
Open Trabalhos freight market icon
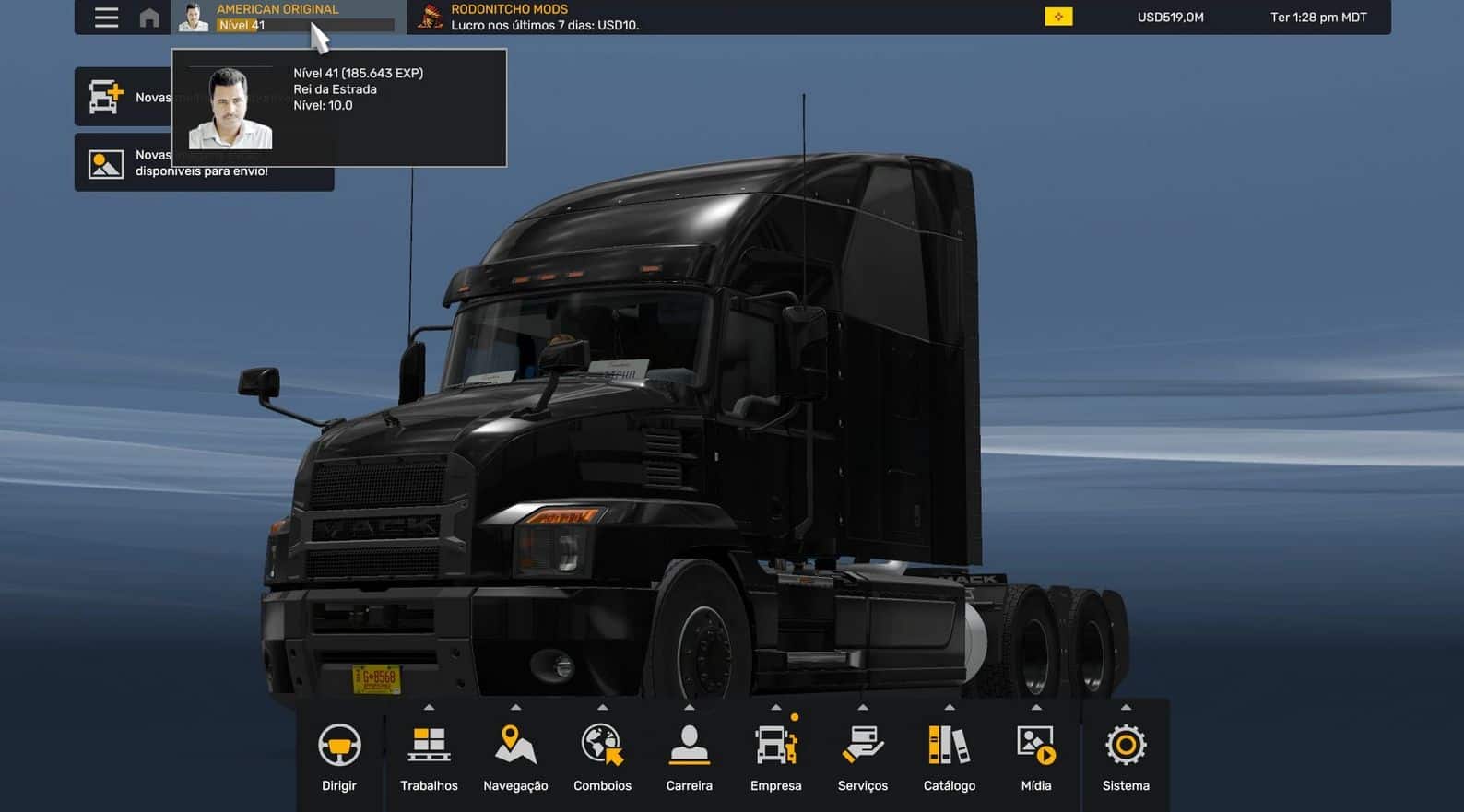428,743
